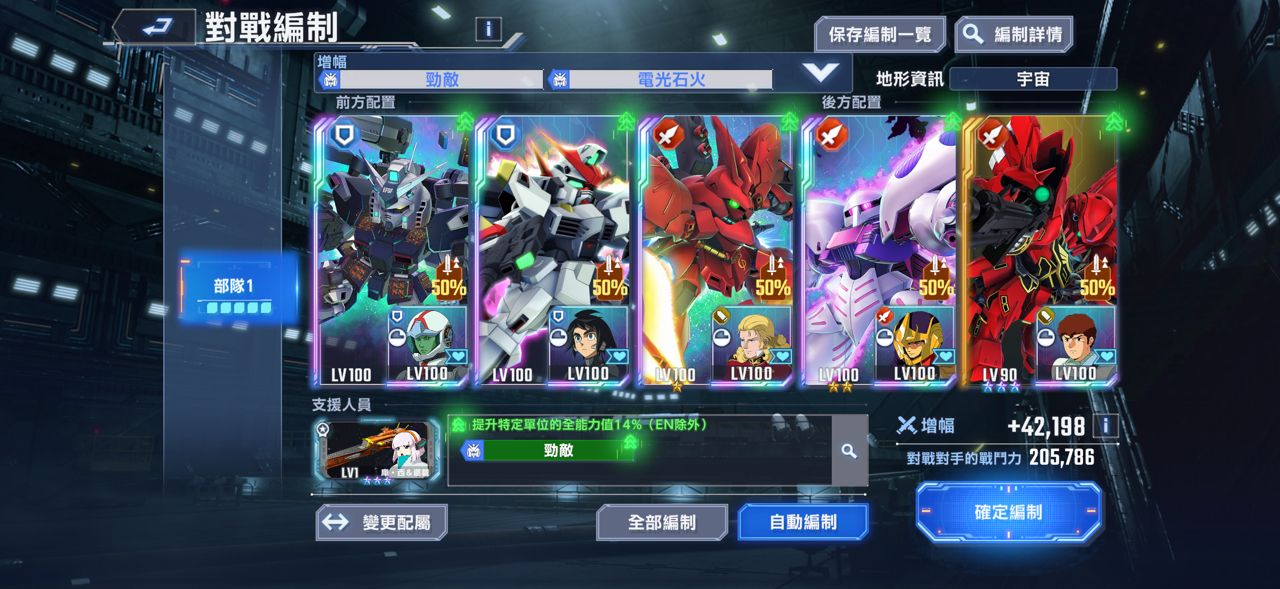Click the magnifier on support effect panel
Viewport: 1280px width, 589px height.
coord(849,451)
